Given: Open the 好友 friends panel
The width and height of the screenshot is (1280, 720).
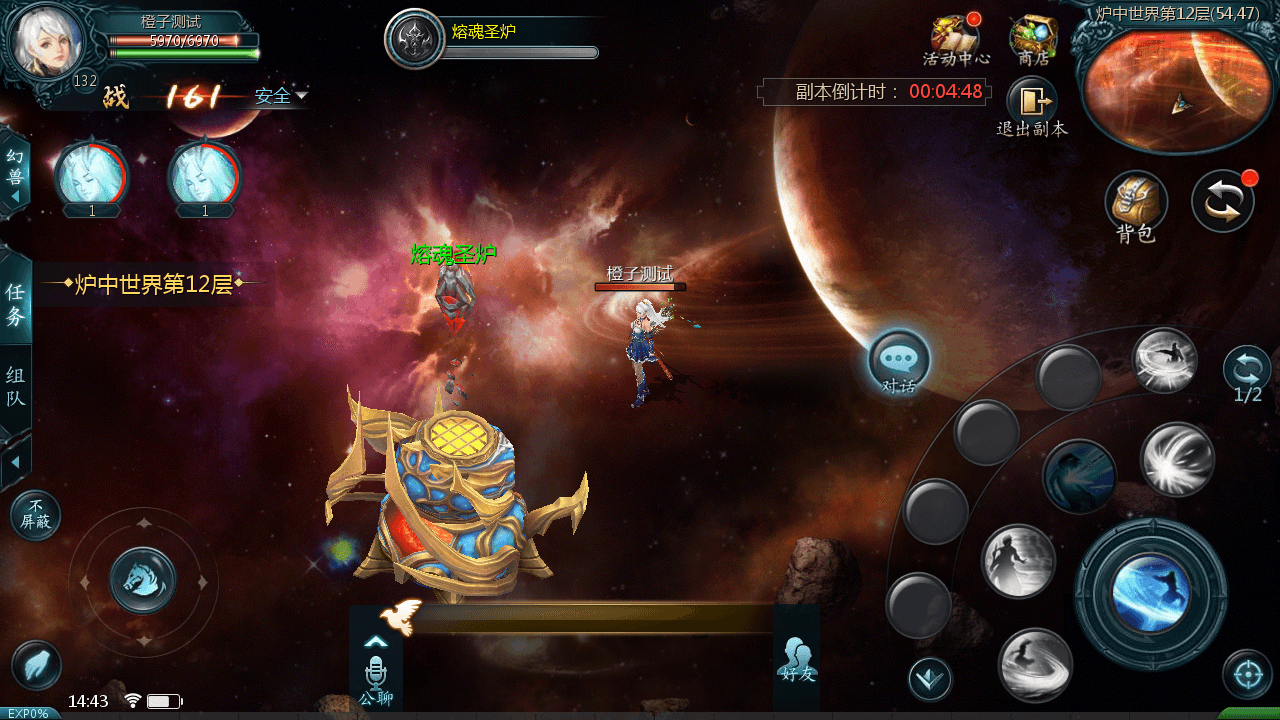Looking at the screenshot, I should (x=797, y=659).
